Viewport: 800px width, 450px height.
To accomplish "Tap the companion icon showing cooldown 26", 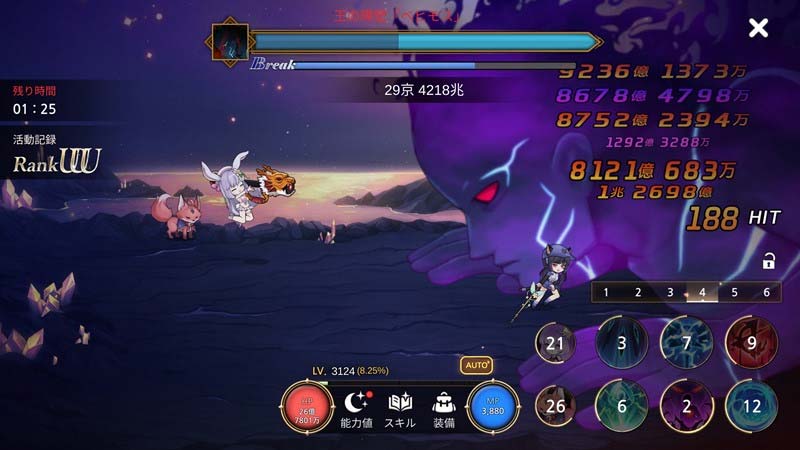I will (554, 406).
